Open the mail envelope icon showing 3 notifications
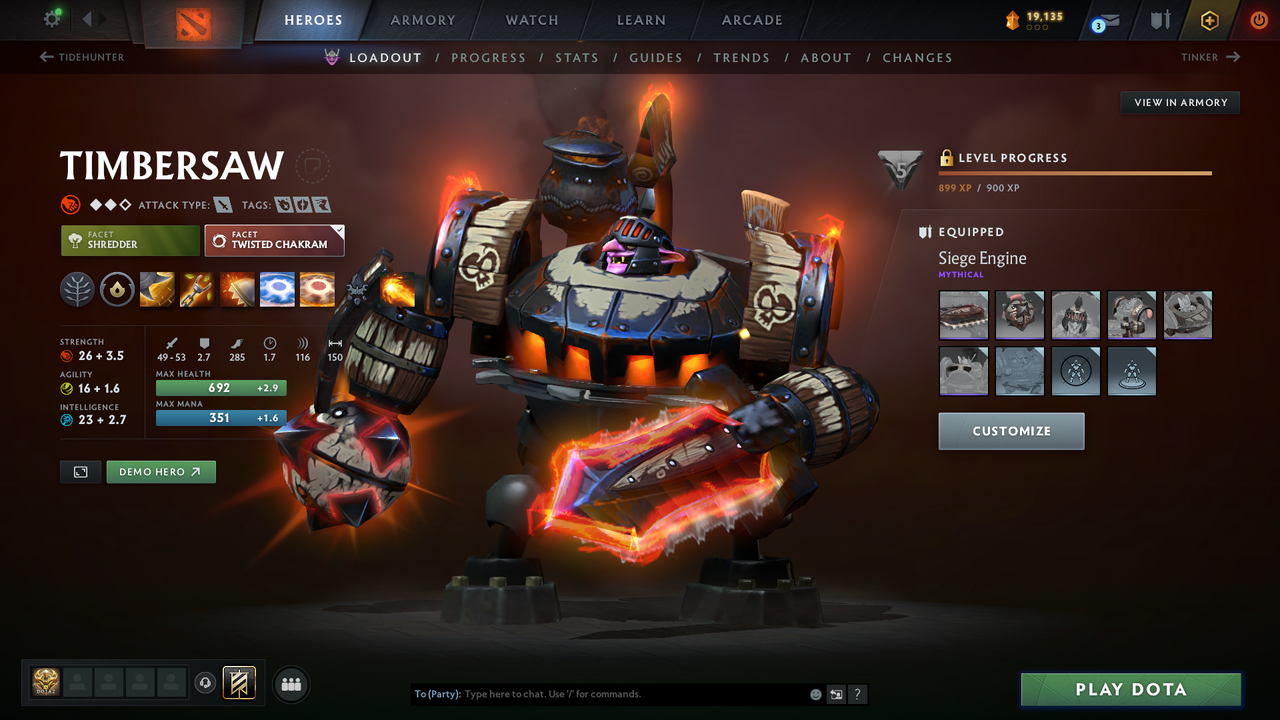 [1102, 19]
